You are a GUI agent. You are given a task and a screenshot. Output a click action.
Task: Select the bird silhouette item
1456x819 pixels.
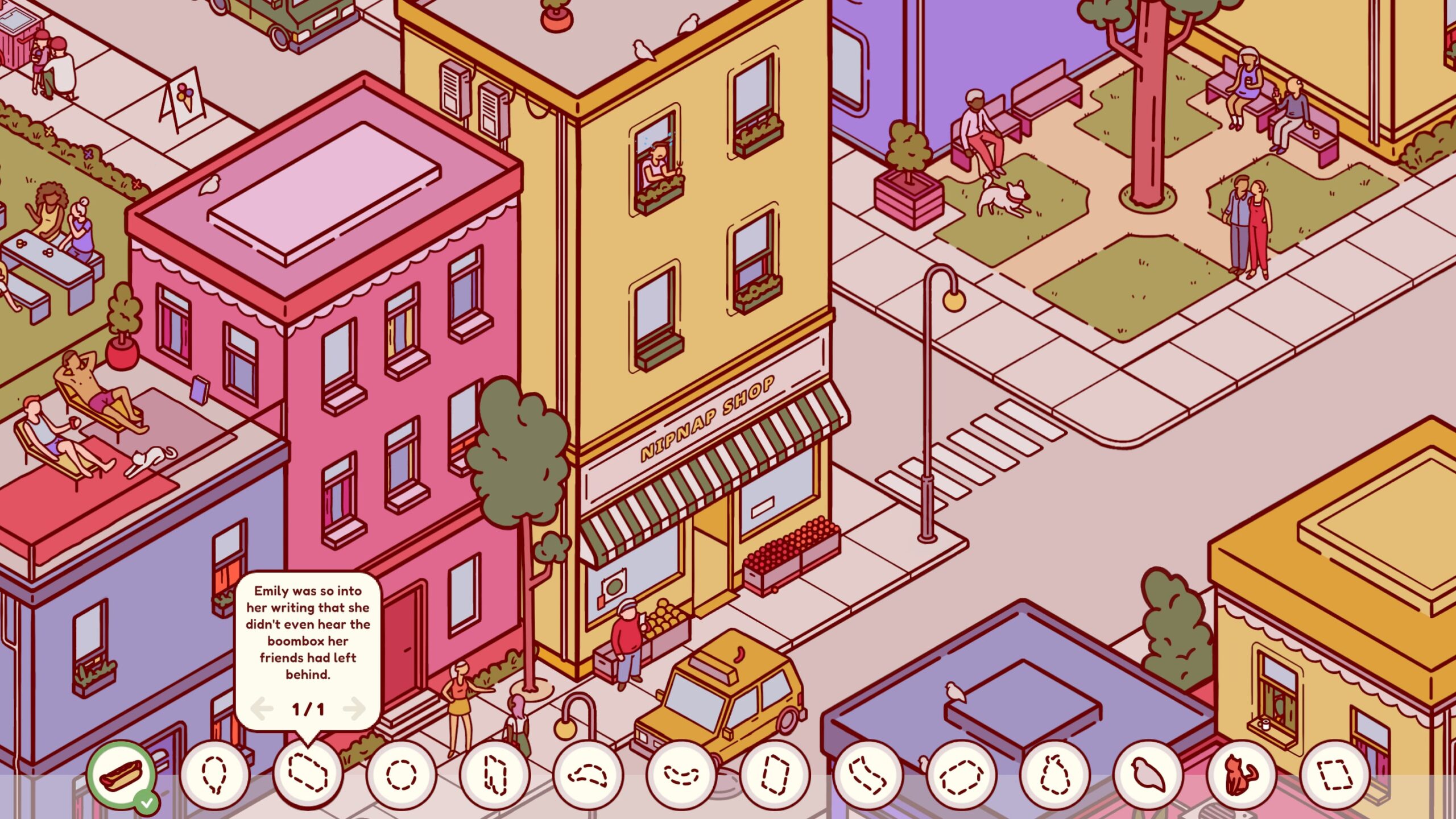[1148, 775]
